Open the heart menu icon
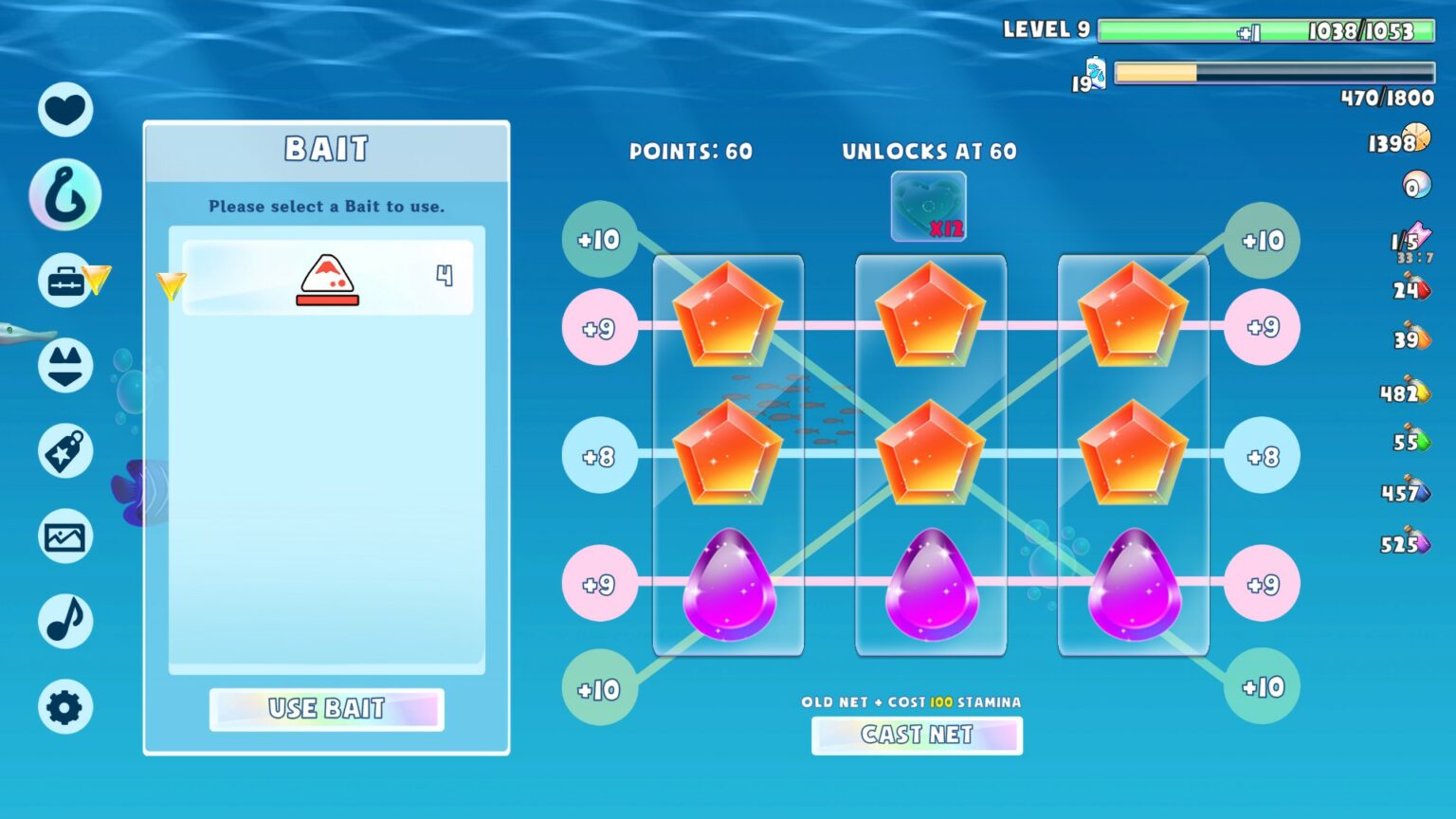Screen dimensions: 1456x819 (65, 110)
